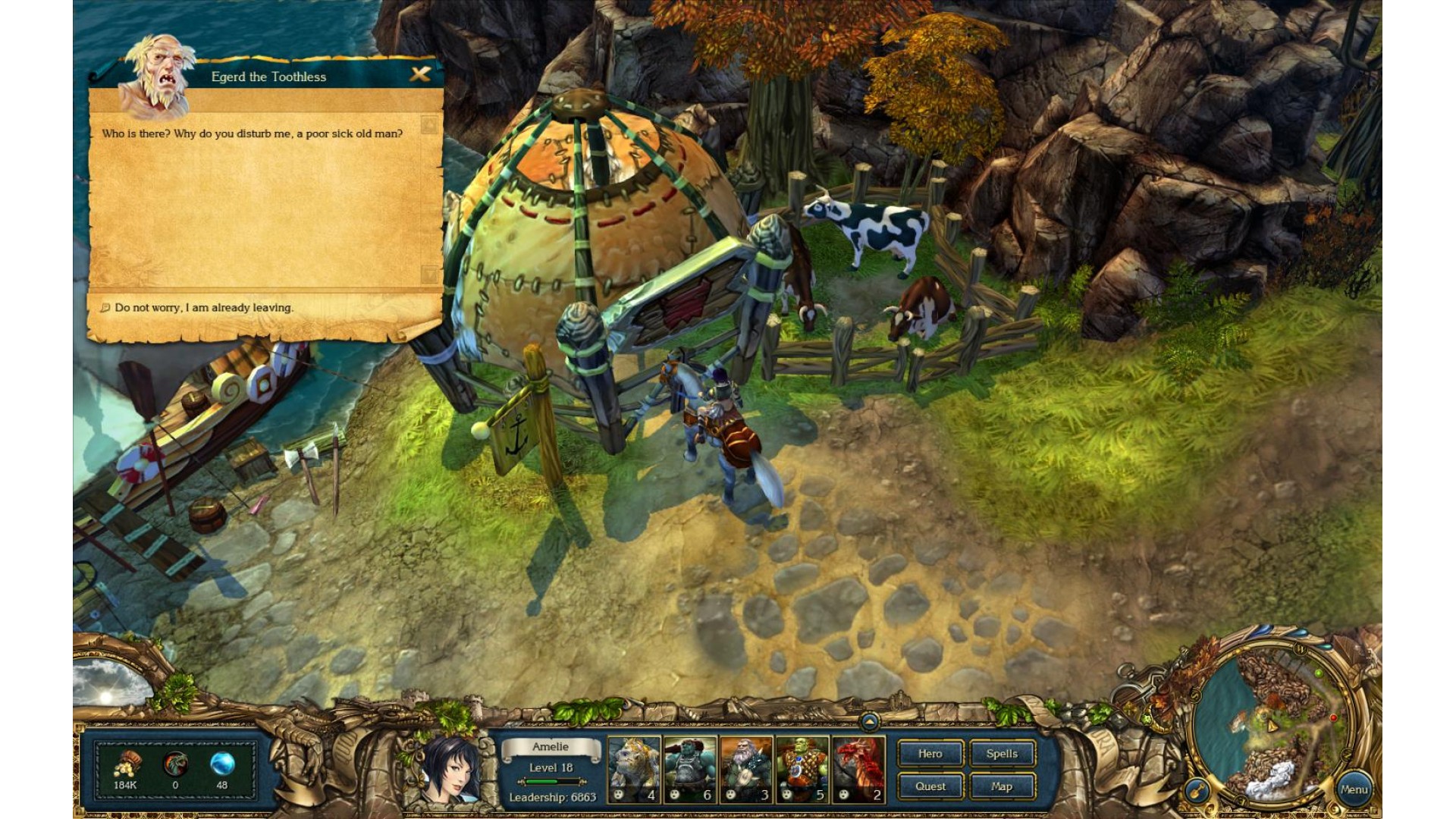Close the Egerd the Toothless dialogue window
The width and height of the screenshot is (1456, 819).
(420, 74)
